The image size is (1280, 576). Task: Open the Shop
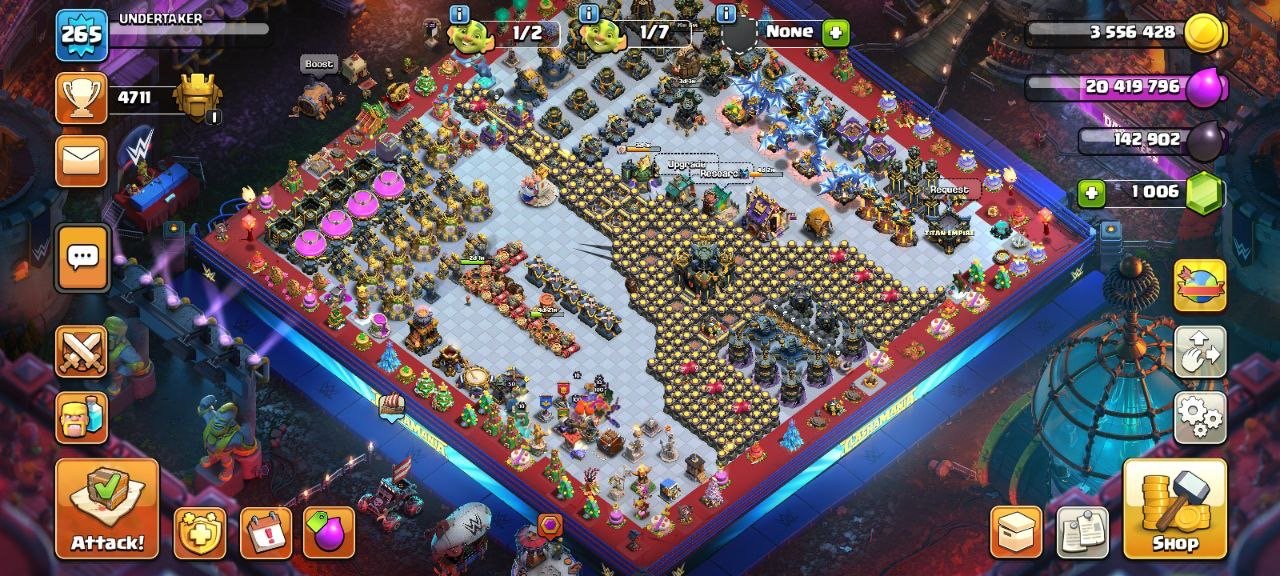point(1175,508)
